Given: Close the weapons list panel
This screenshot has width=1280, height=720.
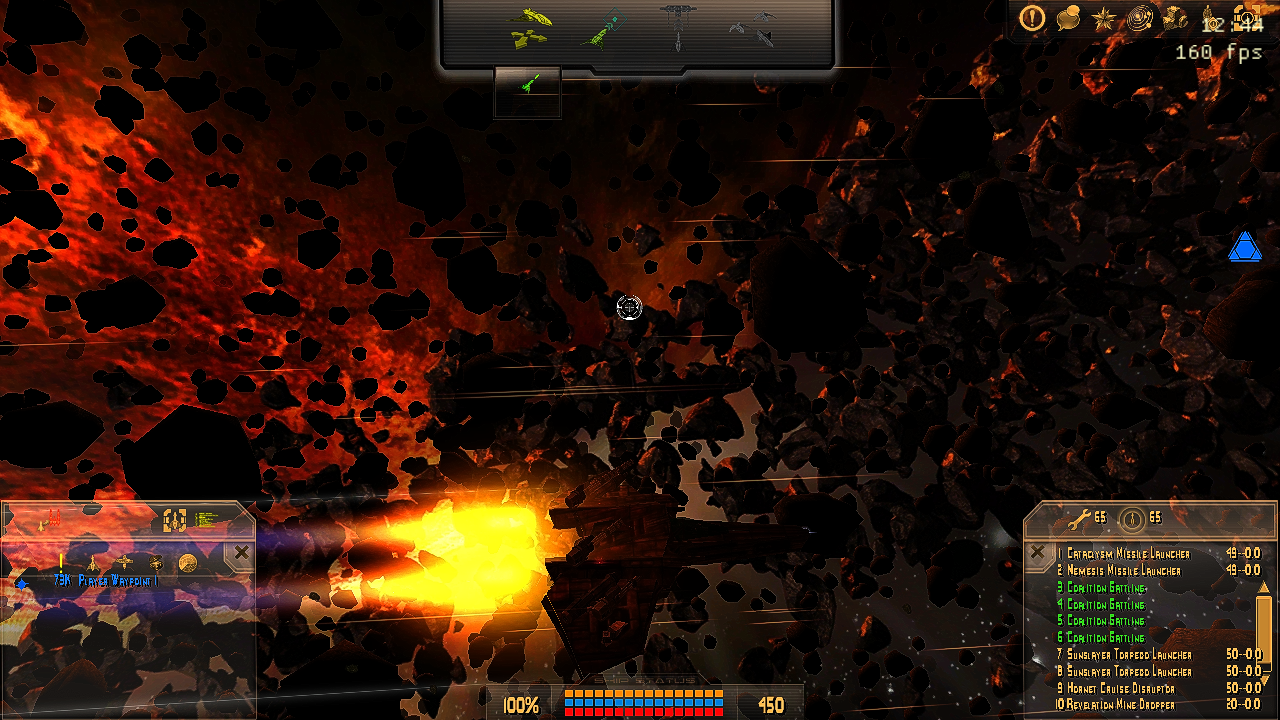Looking at the screenshot, I should pyautogui.click(x=1037, y=552).
